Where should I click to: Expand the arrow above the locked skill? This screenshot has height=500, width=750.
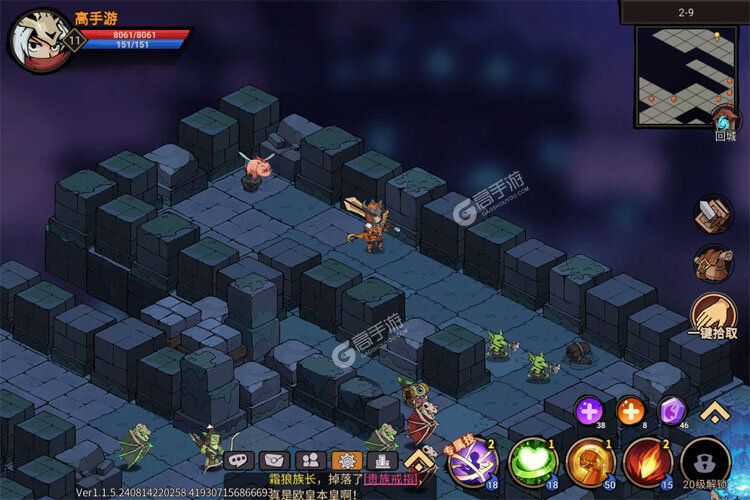click(714, 410)
